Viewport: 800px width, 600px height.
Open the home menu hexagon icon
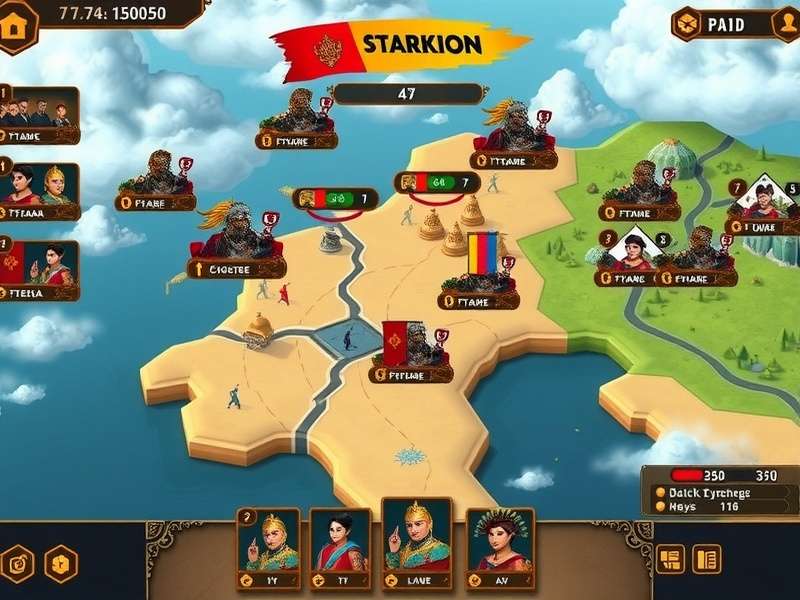(17, 27)
